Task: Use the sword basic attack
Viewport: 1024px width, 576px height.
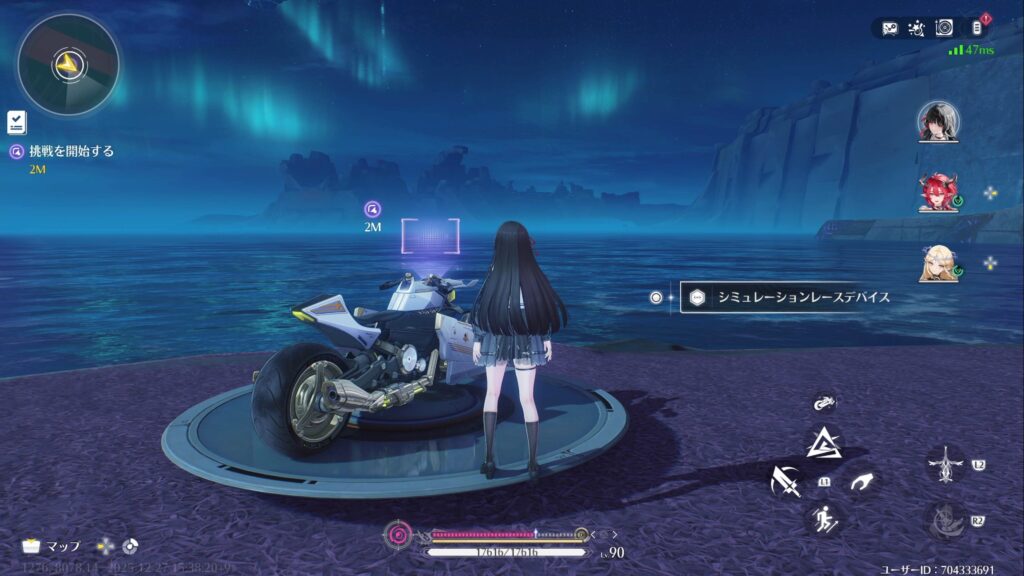Action: click(x=786, y=481)
